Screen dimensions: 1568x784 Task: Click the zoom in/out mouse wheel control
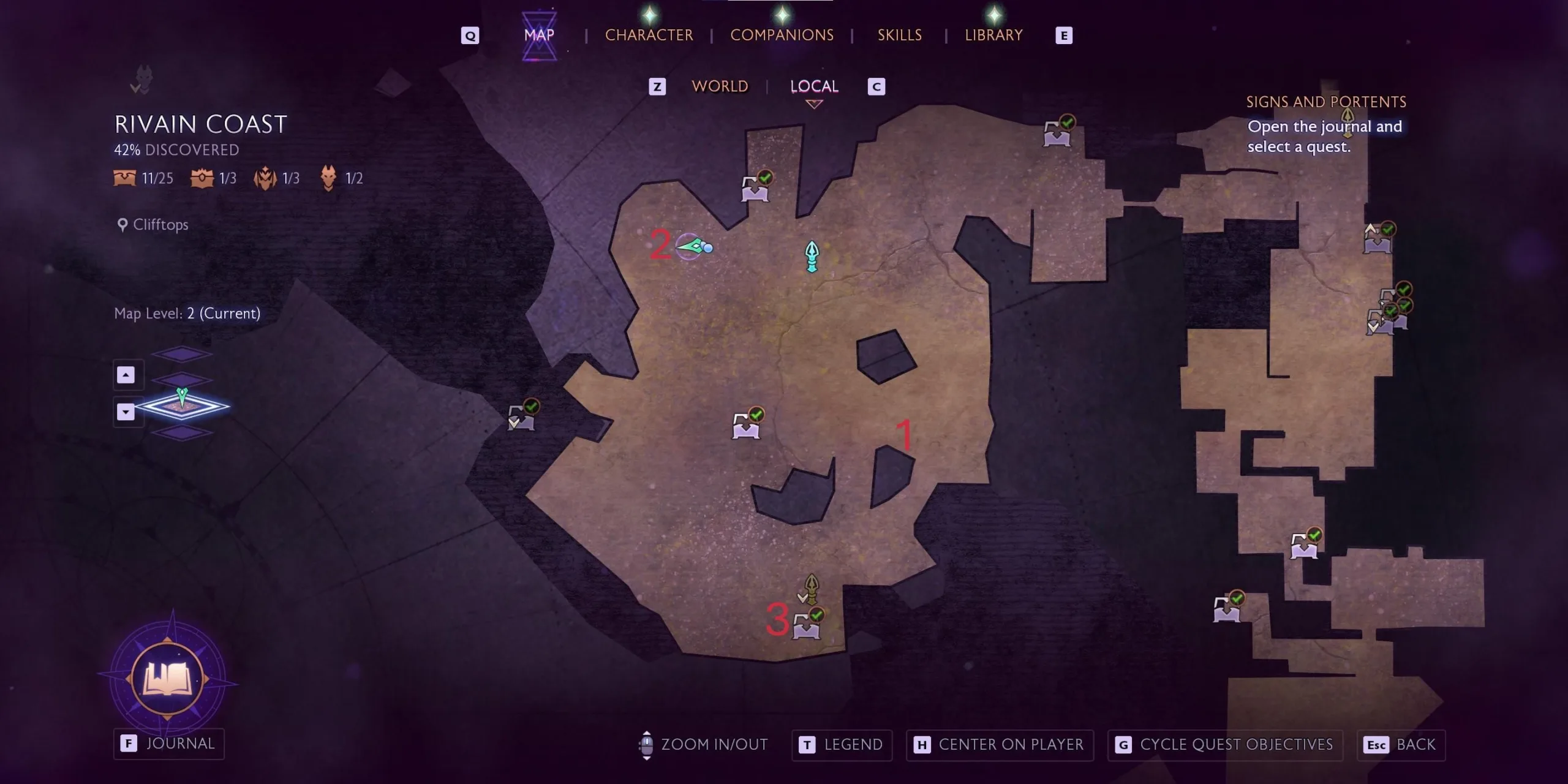[647, 744]
